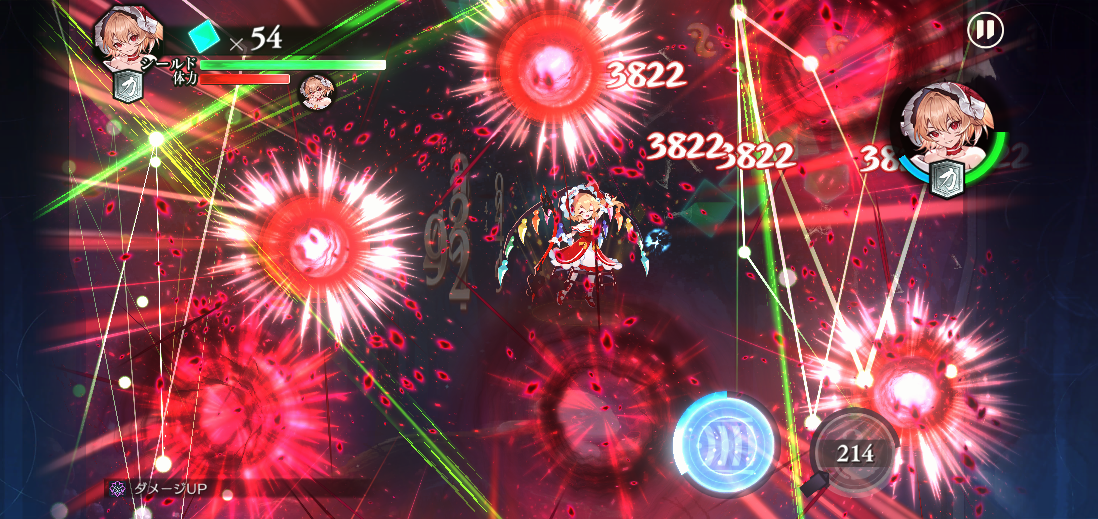1098x519 pixels.
Task: Activate the glowing blue circular skill
Action: click(x=726, y=443)
